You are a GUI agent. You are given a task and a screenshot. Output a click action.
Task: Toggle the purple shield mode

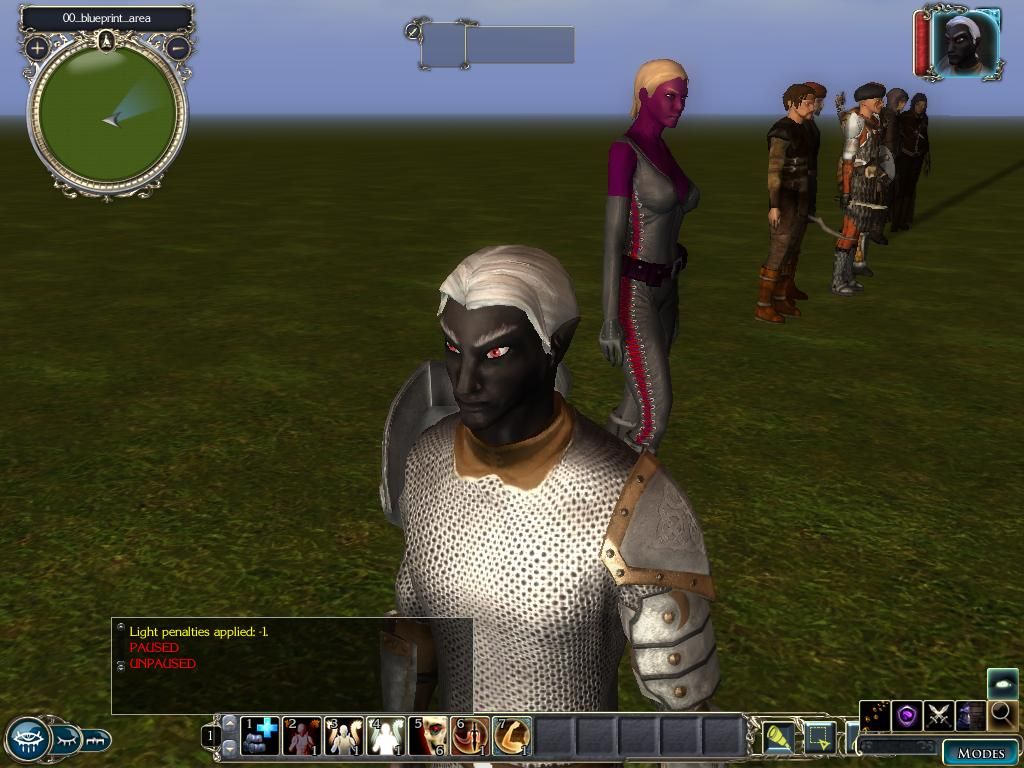click(907, 715)
